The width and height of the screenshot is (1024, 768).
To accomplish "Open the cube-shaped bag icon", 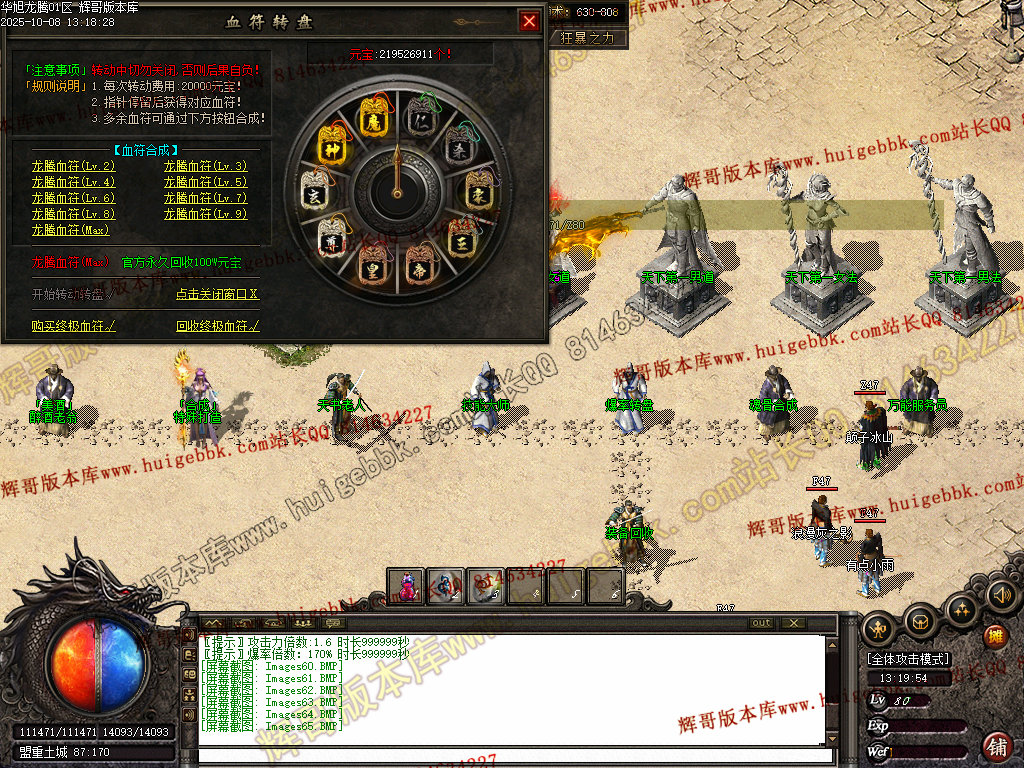I will (x=920, y=623).
